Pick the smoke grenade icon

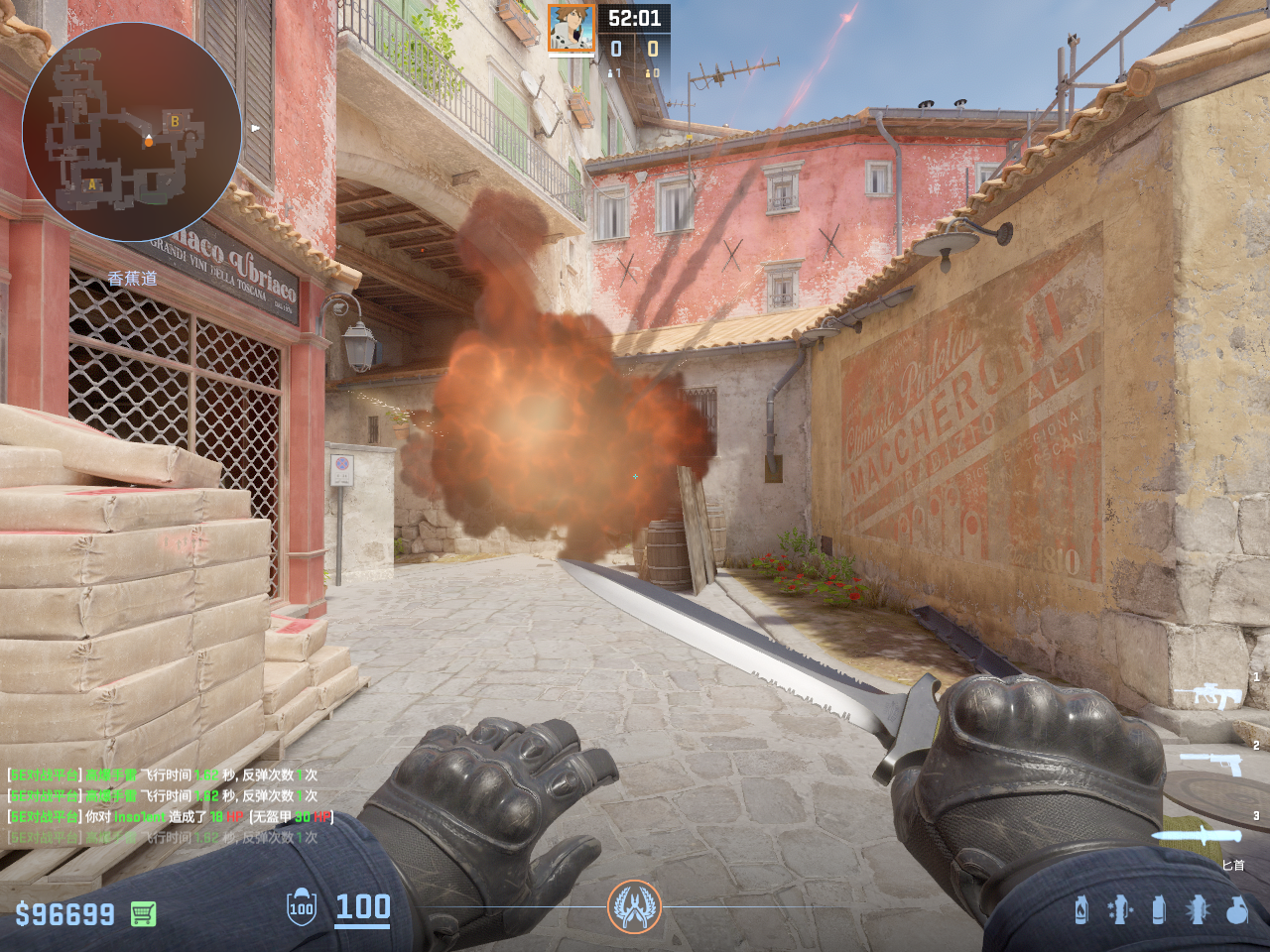pos(1158,909)
